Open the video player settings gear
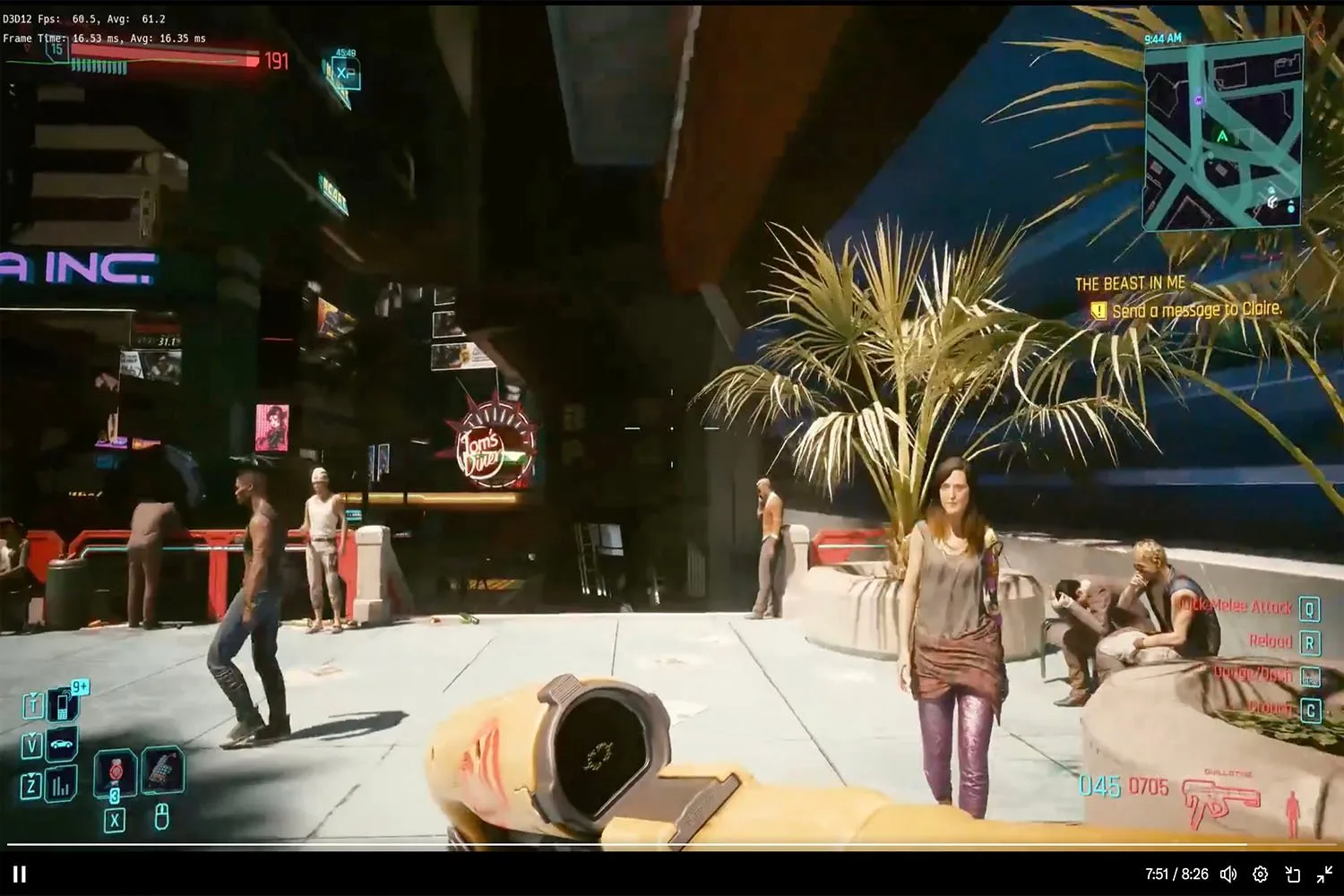 [x=1260, y=874]
